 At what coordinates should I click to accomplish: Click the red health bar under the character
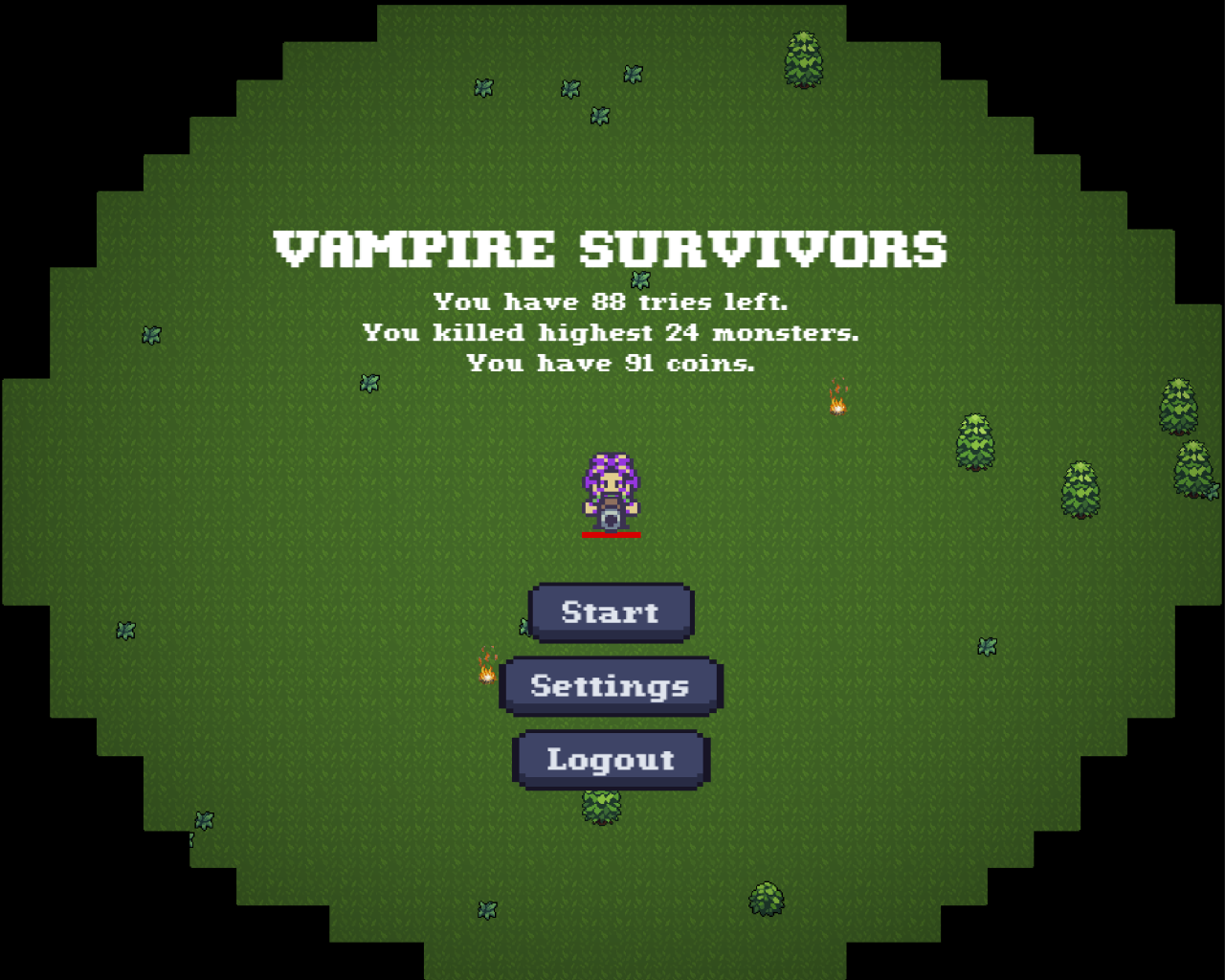click(610, 534)
